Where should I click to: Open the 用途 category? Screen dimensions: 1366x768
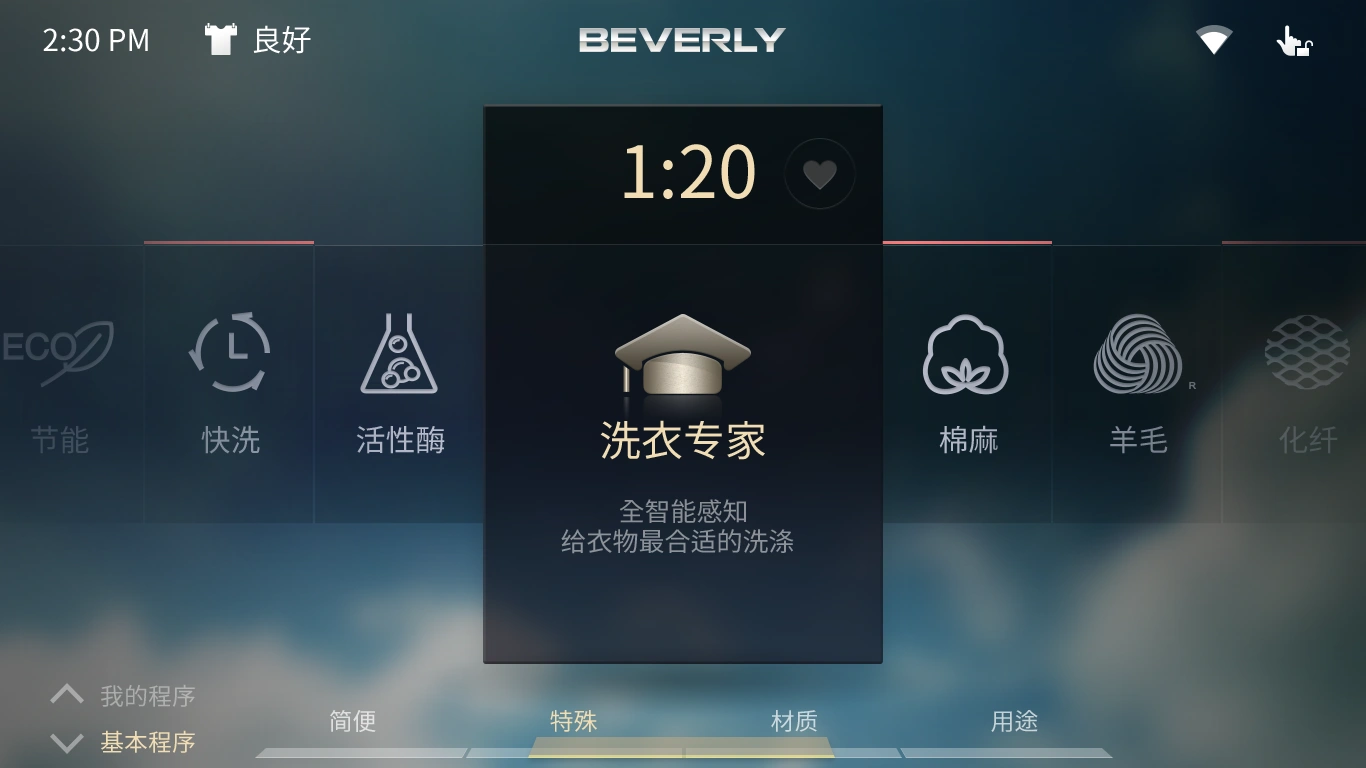click(1013, 720)
